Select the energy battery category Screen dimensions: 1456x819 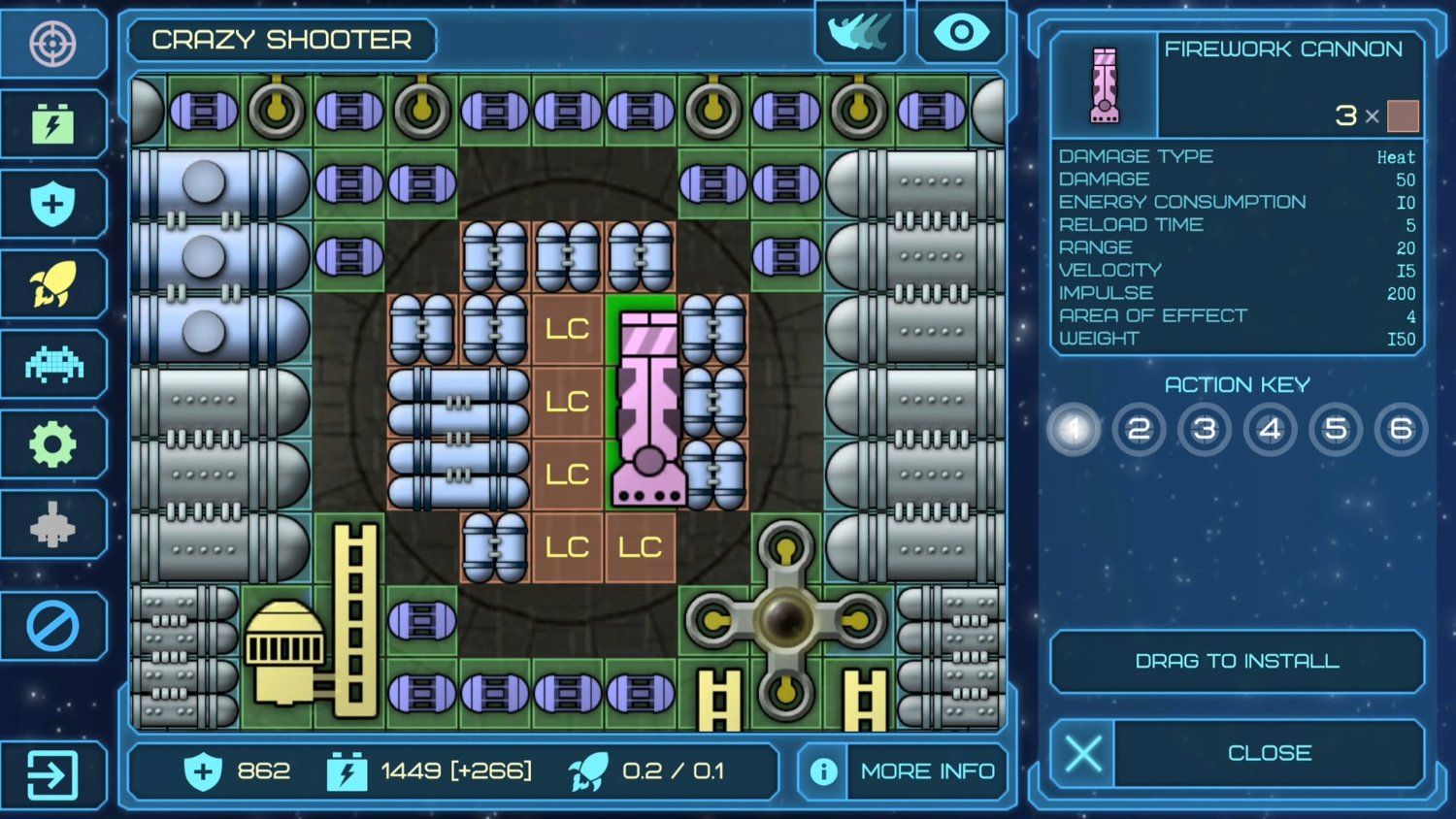52,124
